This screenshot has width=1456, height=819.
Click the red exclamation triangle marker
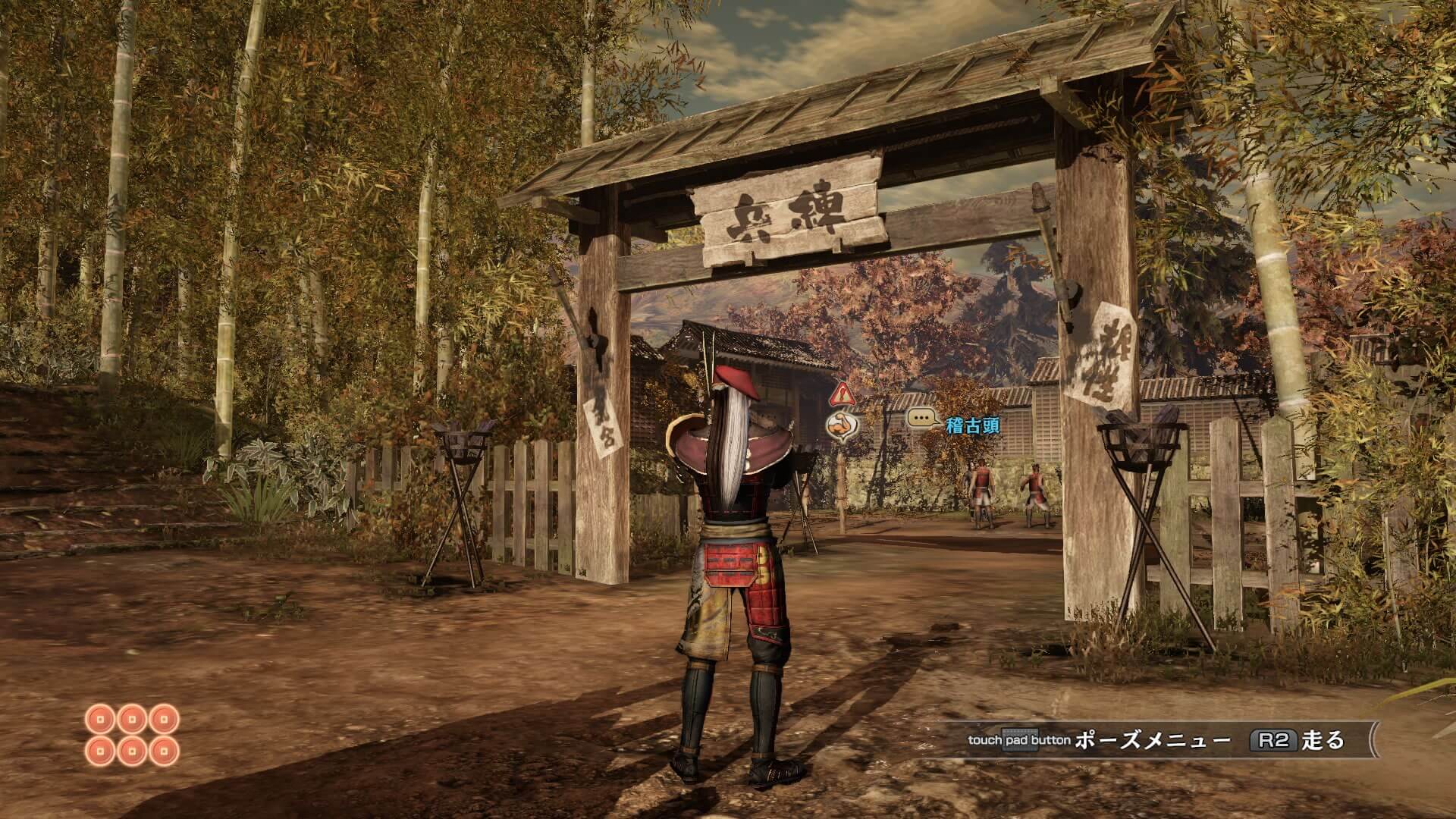click(841, 394)
